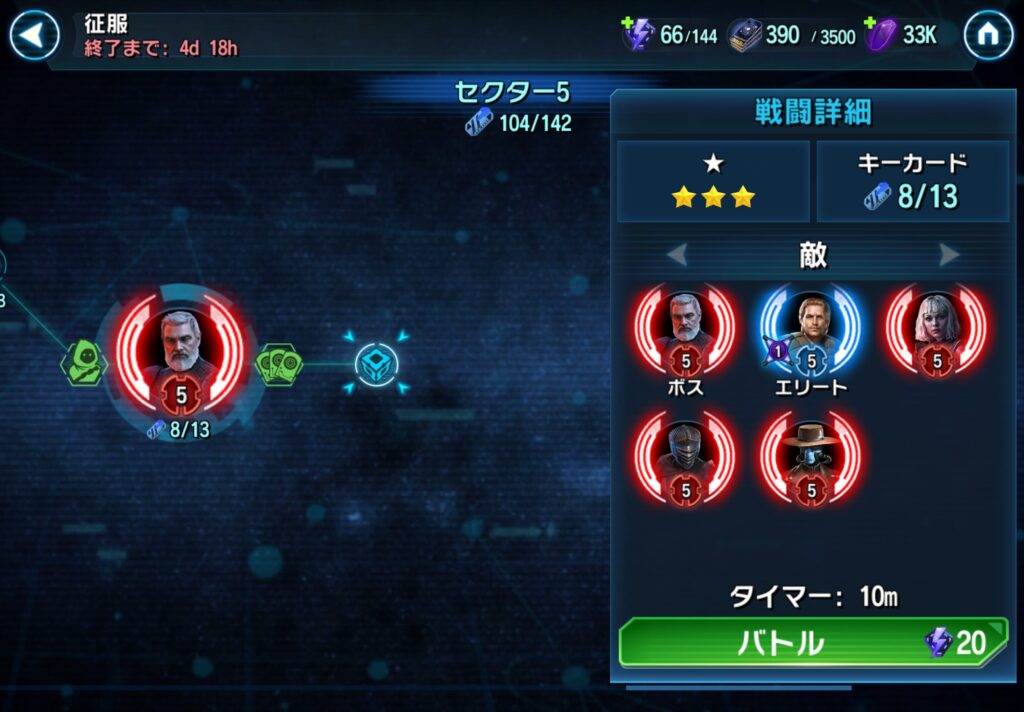Show the previous enemy wave
Viewport: 1024px width, 712px height.
(677, 255)
